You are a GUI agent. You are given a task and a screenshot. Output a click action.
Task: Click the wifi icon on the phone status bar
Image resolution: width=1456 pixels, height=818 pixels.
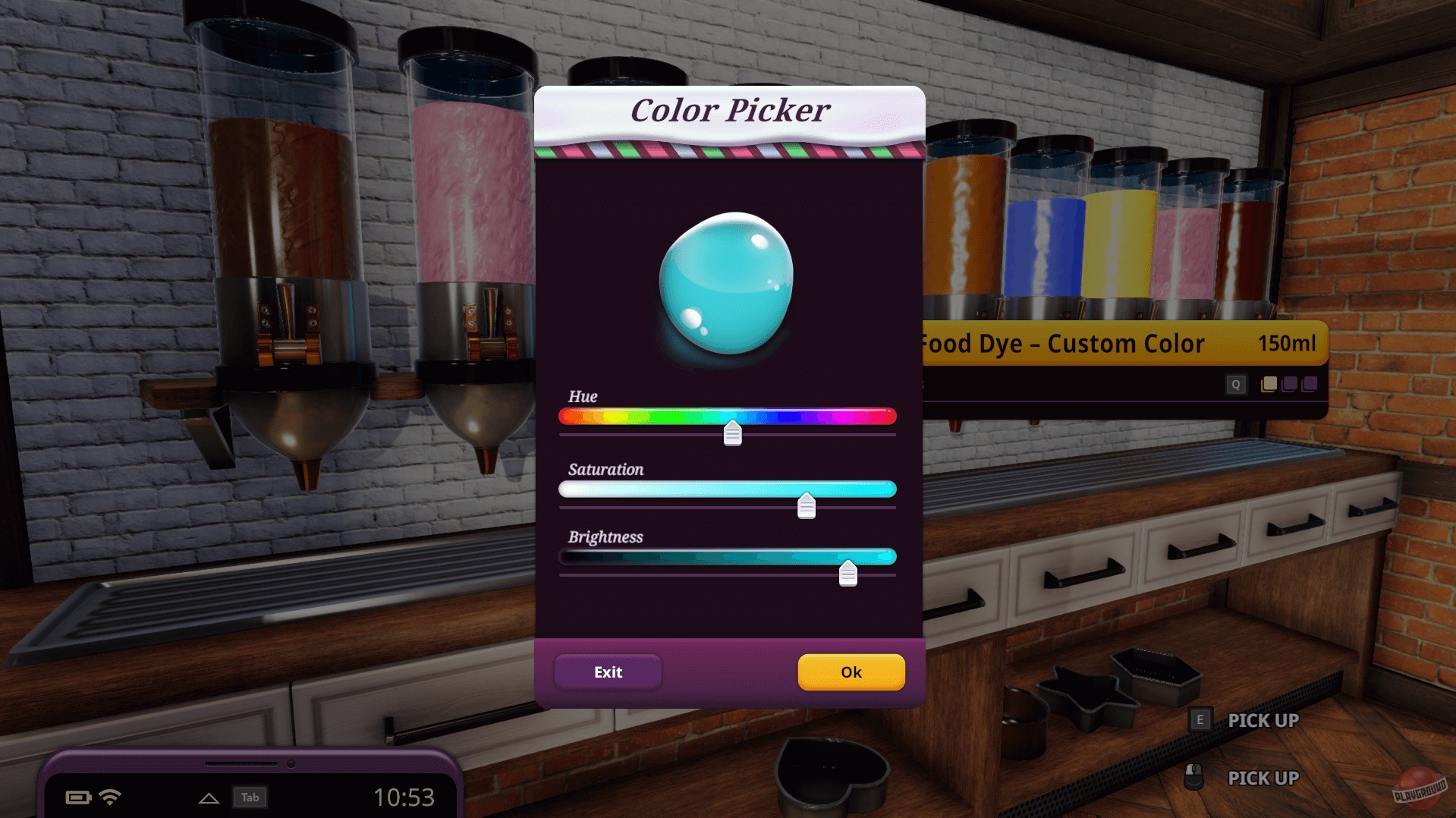coord(112,796)
